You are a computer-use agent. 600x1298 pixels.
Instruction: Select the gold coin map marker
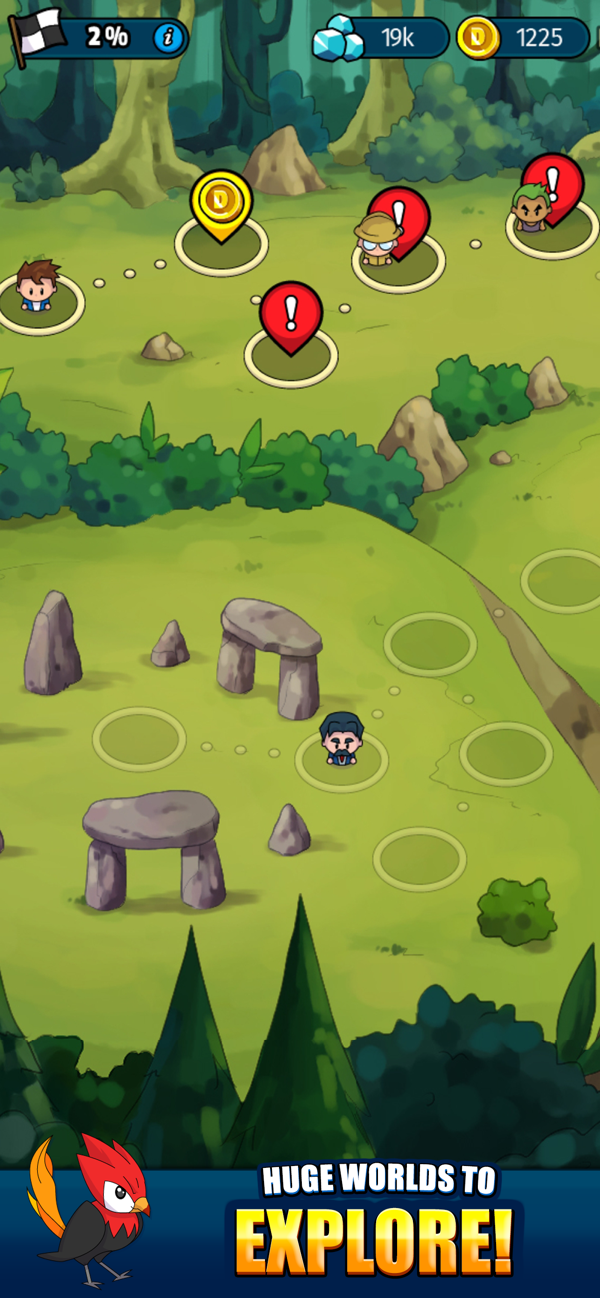[x=221, y=202]
